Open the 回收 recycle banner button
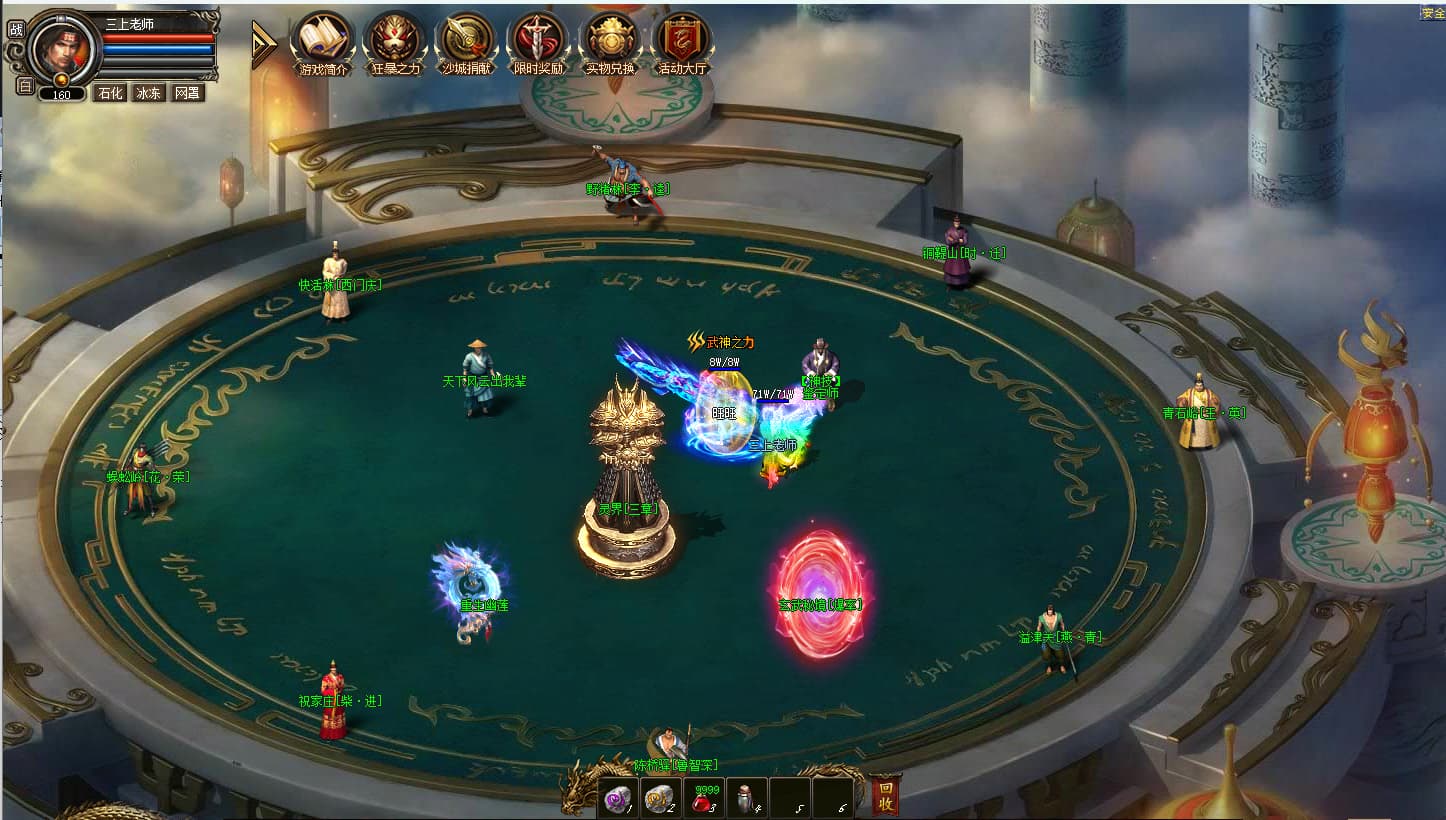 click(x=885, y=795)
